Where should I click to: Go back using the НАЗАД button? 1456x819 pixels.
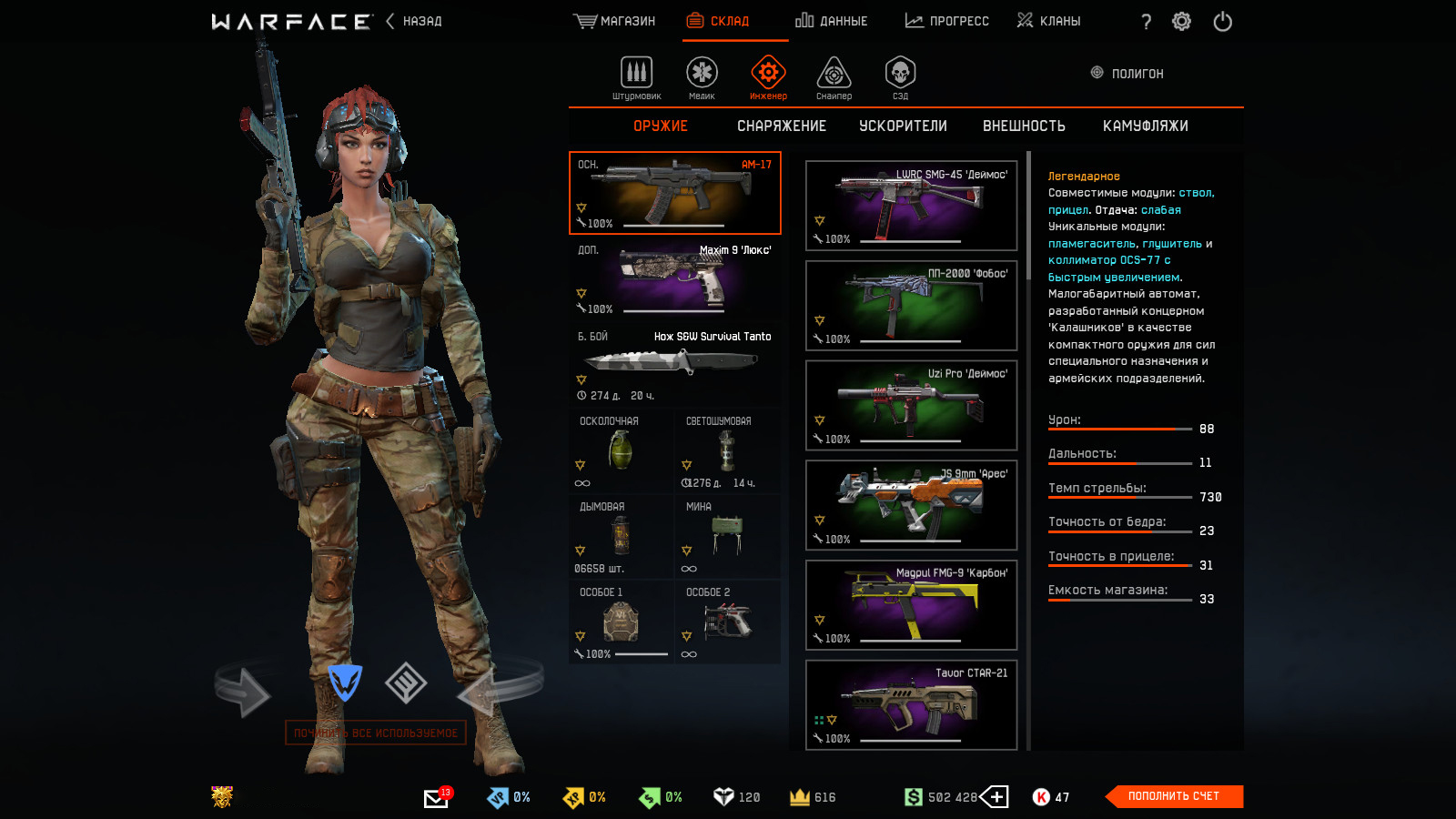415,21
